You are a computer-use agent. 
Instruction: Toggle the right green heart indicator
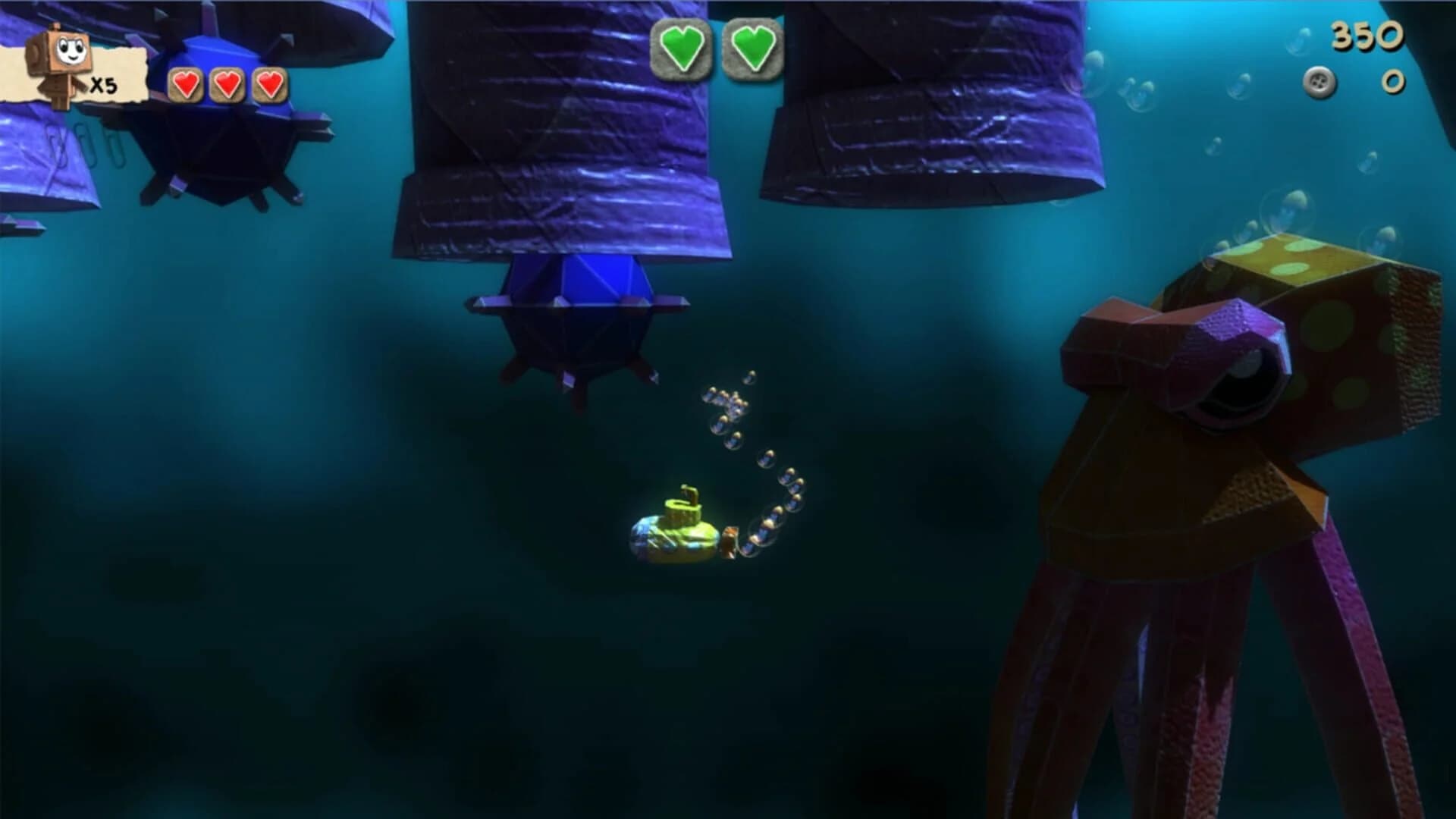(752, 45)
